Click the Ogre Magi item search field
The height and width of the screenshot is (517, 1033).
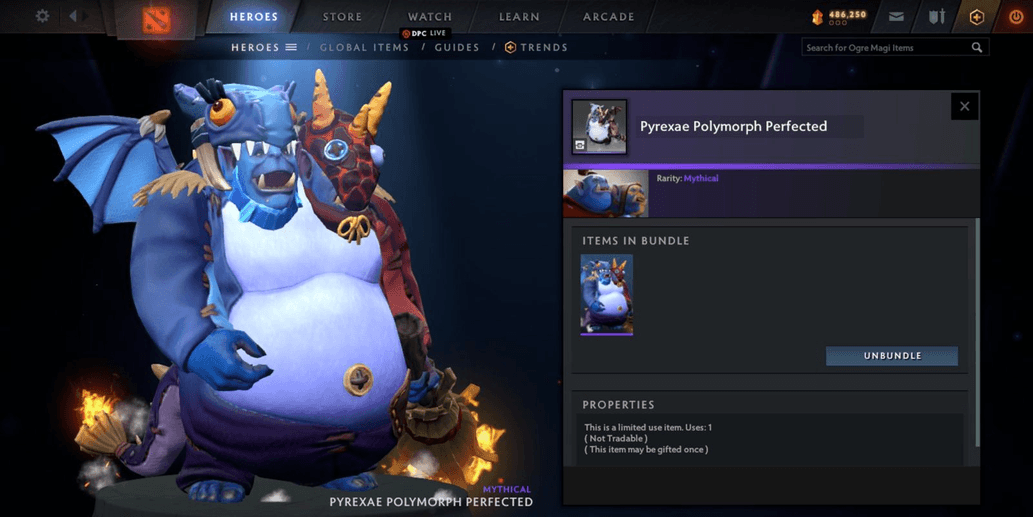tap(885, 47)
